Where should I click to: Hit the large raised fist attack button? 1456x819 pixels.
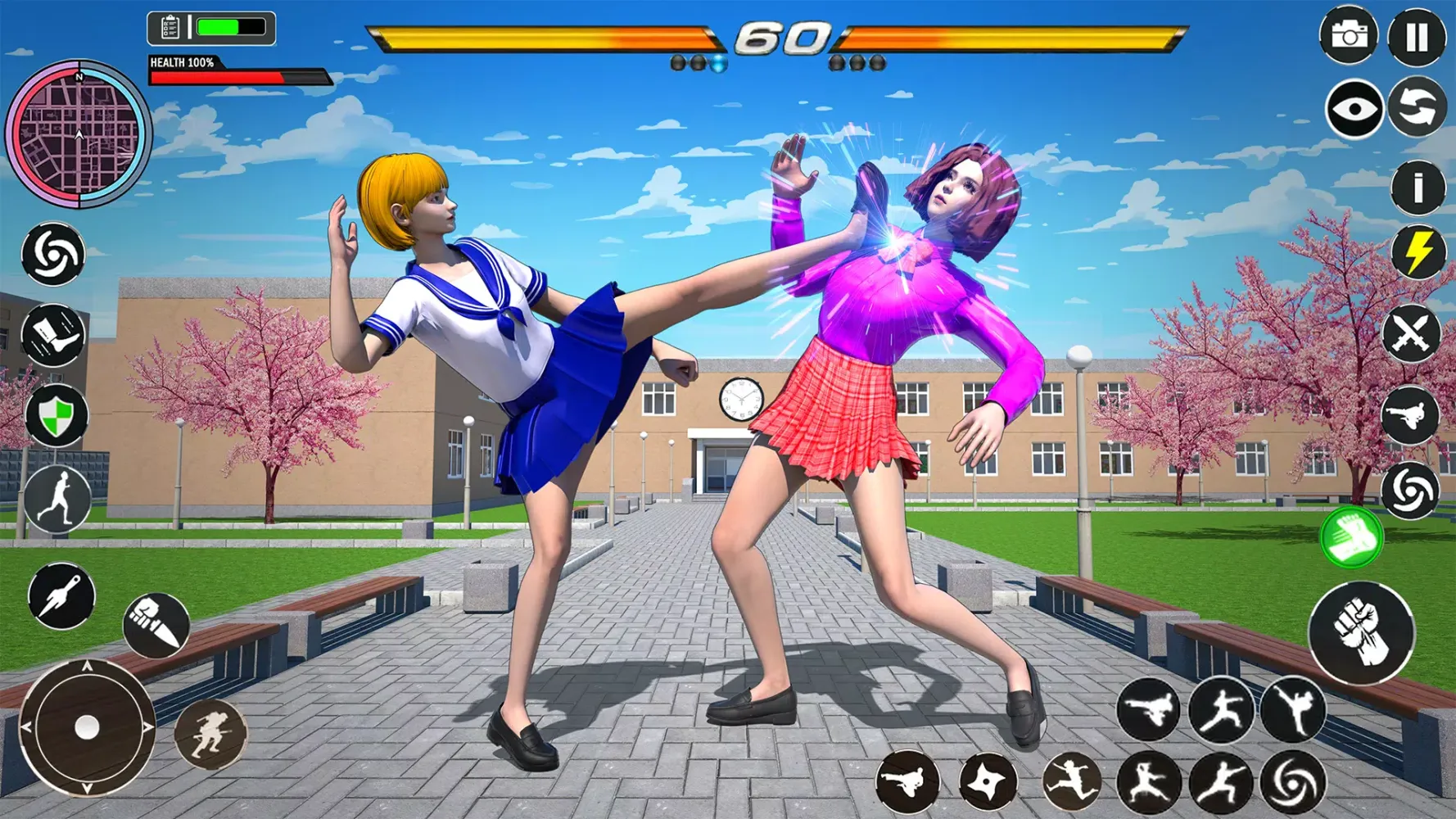click(1361, 633)
